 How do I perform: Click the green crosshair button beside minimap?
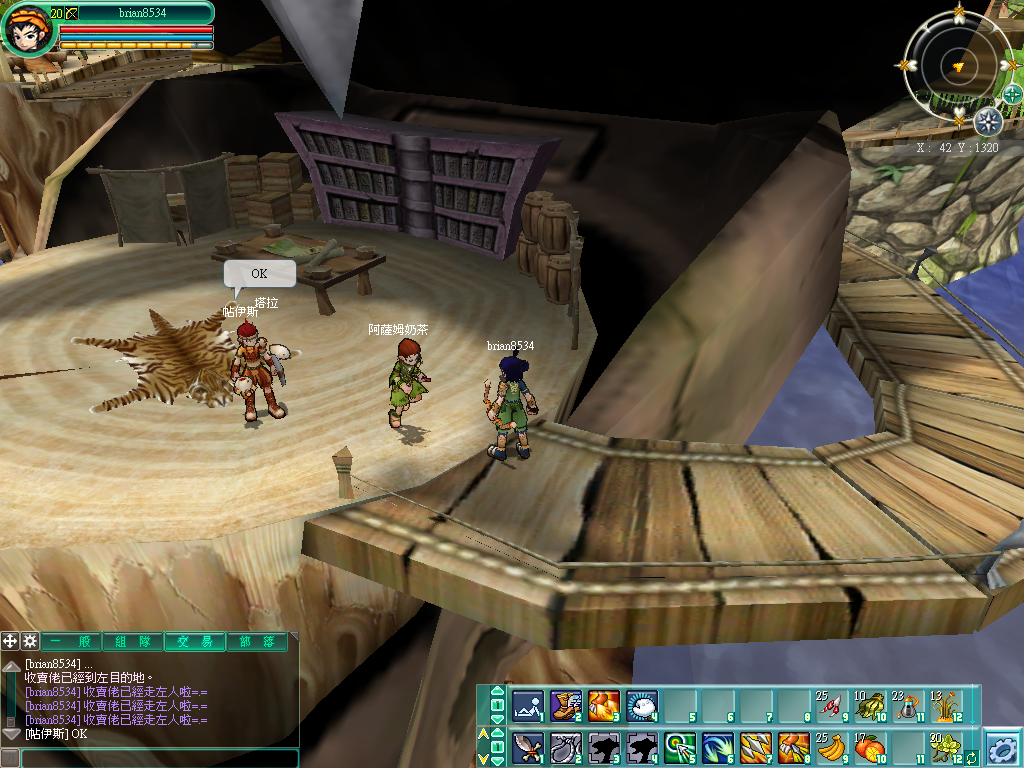coord(1012,95)
